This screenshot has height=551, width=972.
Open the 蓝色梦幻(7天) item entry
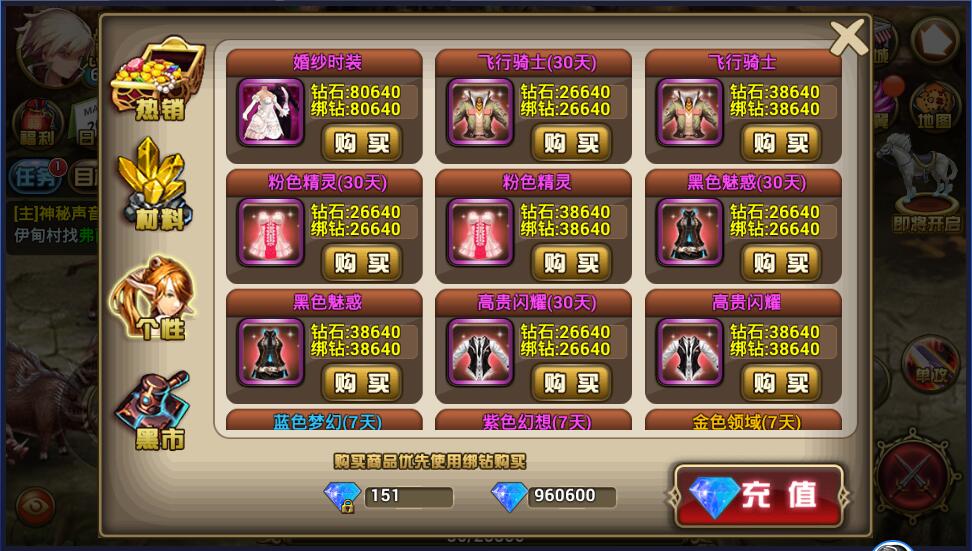[x=328, y=421]
